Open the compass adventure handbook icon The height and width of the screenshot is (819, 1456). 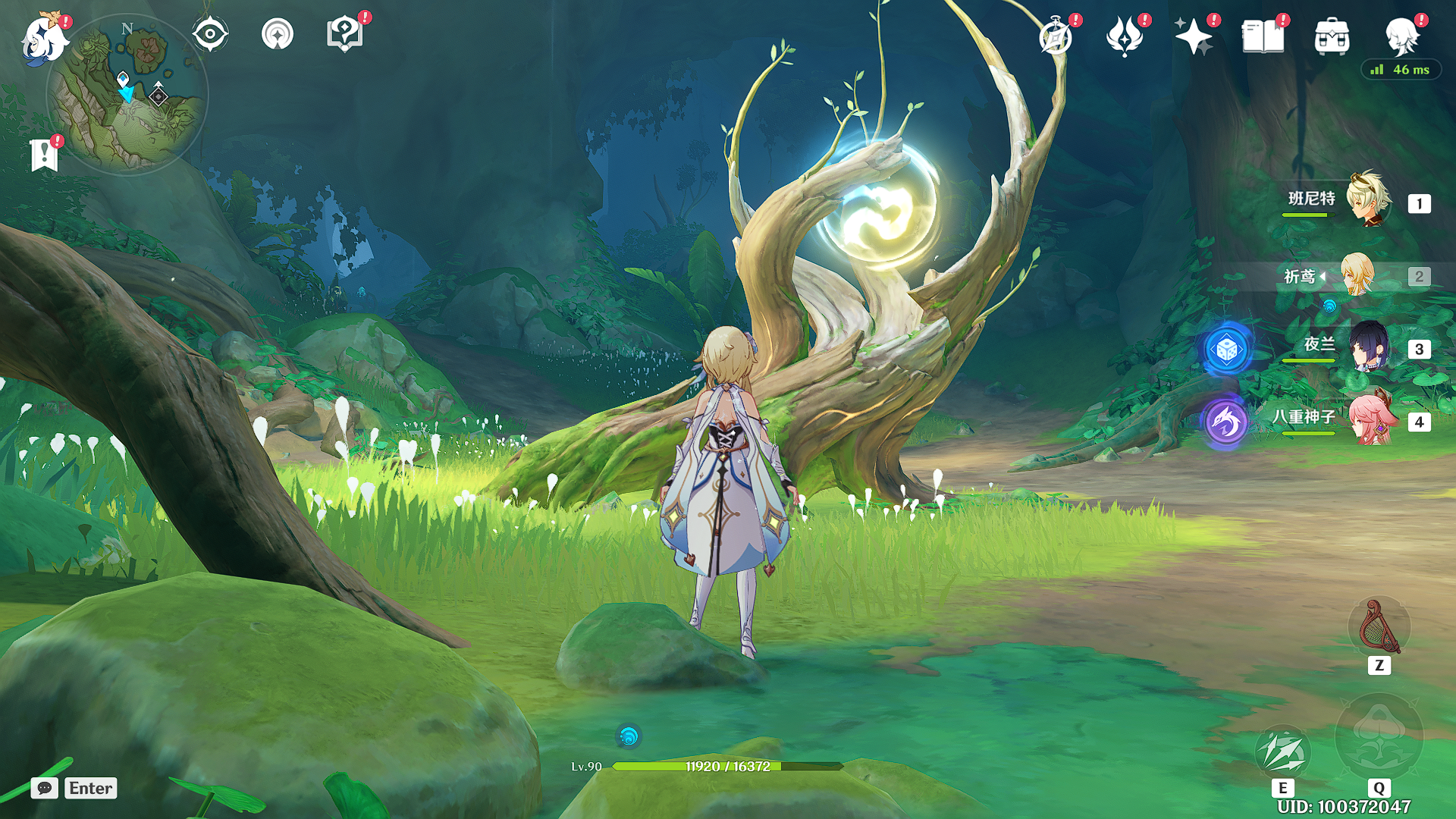[x=1056, y=36]
